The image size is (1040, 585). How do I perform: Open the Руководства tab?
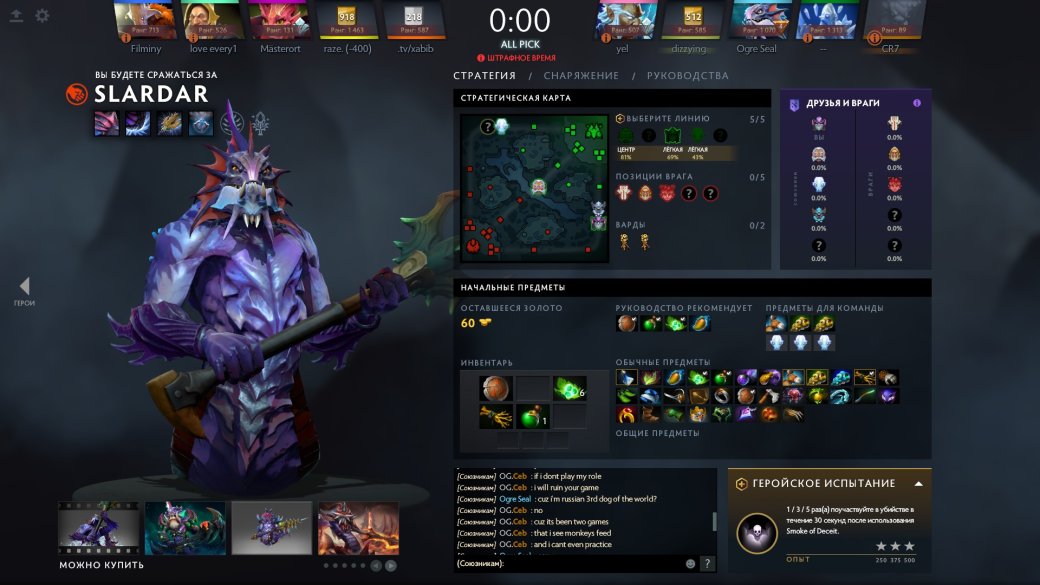(x=688, y=76)
